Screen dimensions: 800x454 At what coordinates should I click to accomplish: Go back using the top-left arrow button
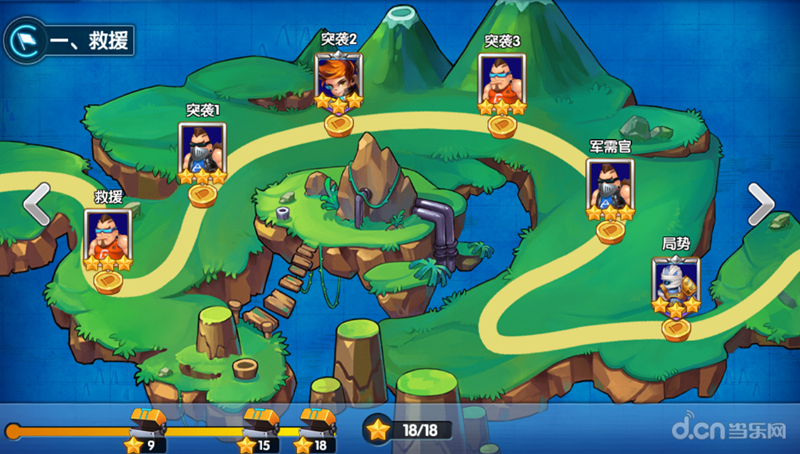point(24,39)
